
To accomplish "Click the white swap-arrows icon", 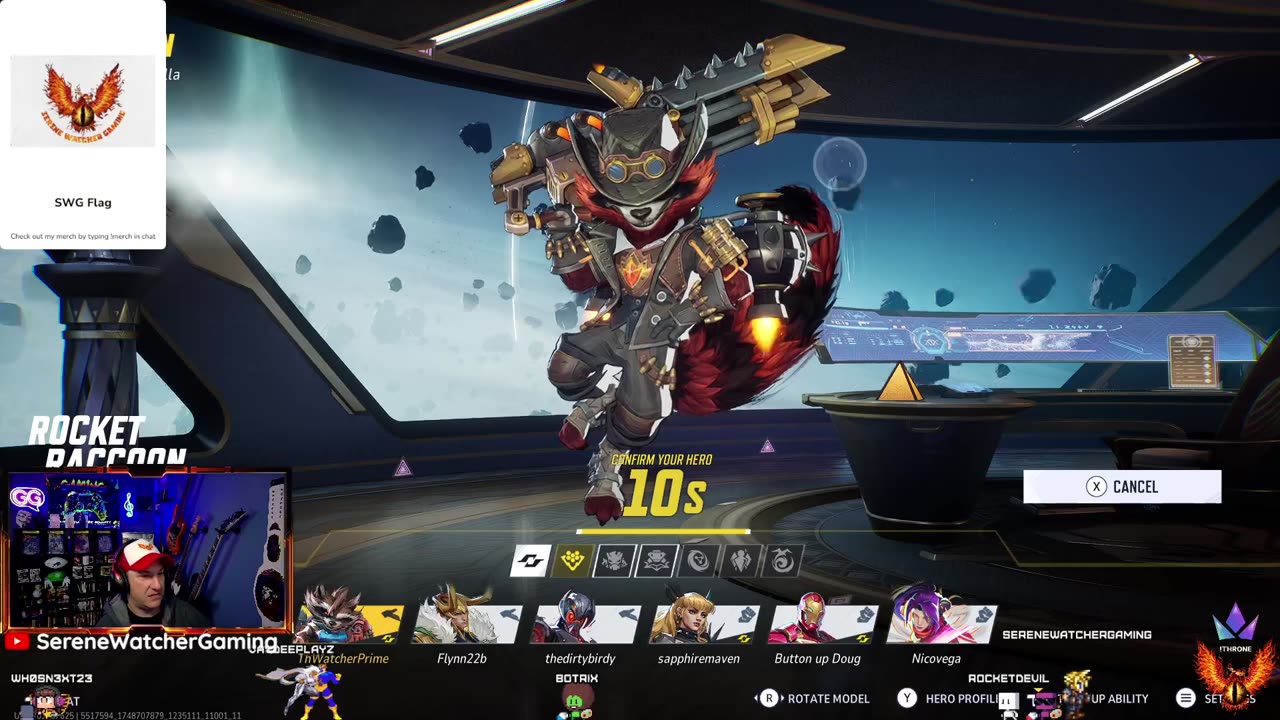I will (530, 561).
